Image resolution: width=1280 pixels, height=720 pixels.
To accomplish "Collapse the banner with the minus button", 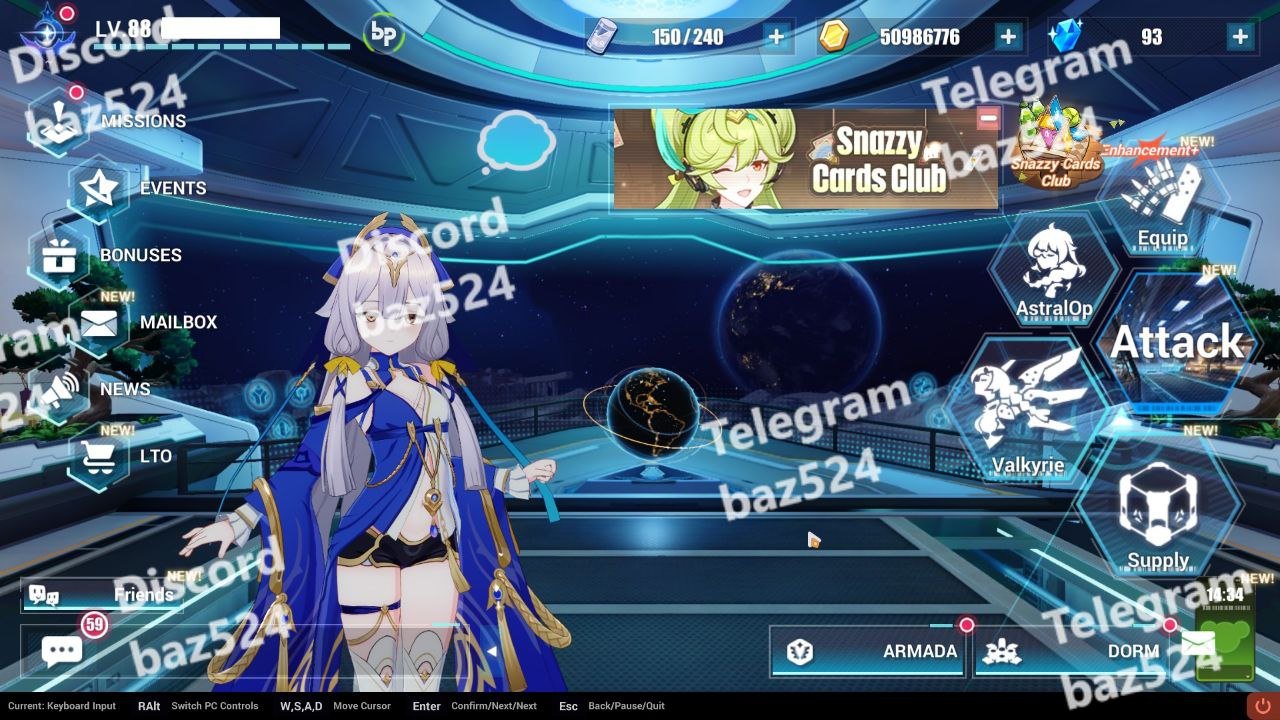I will [x=988, y=118].
